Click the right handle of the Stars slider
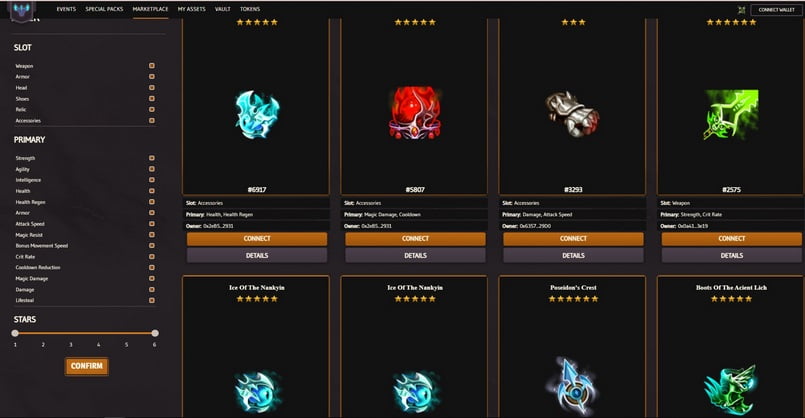This screenshot has width=805, height=418. (155, 333)
